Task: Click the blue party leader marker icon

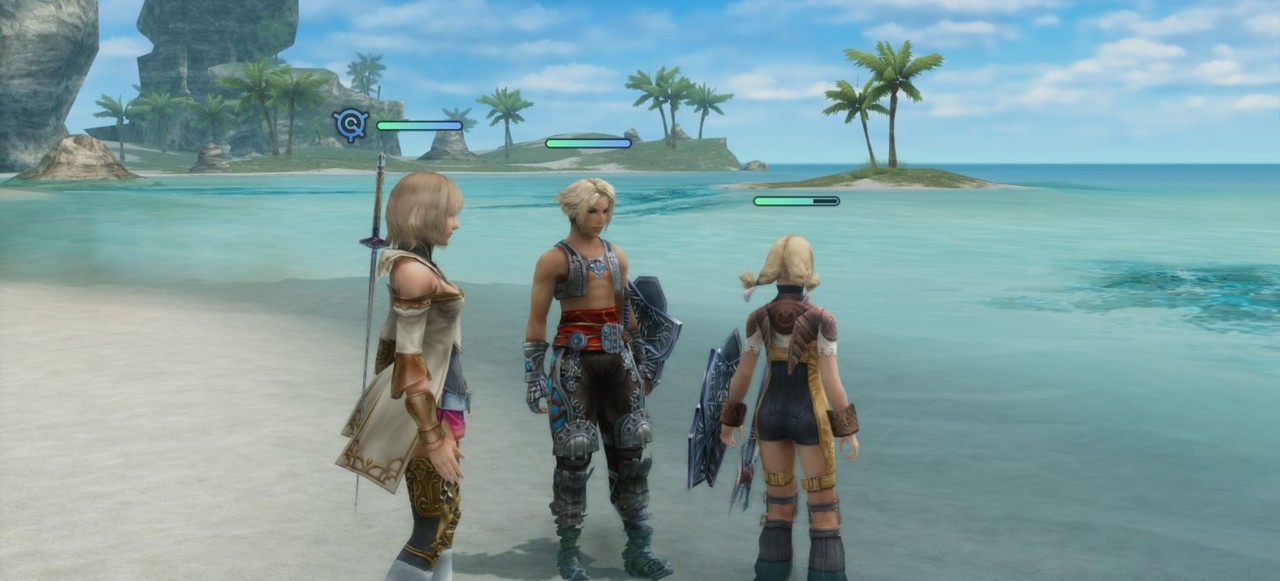Action: coord(351,125)
